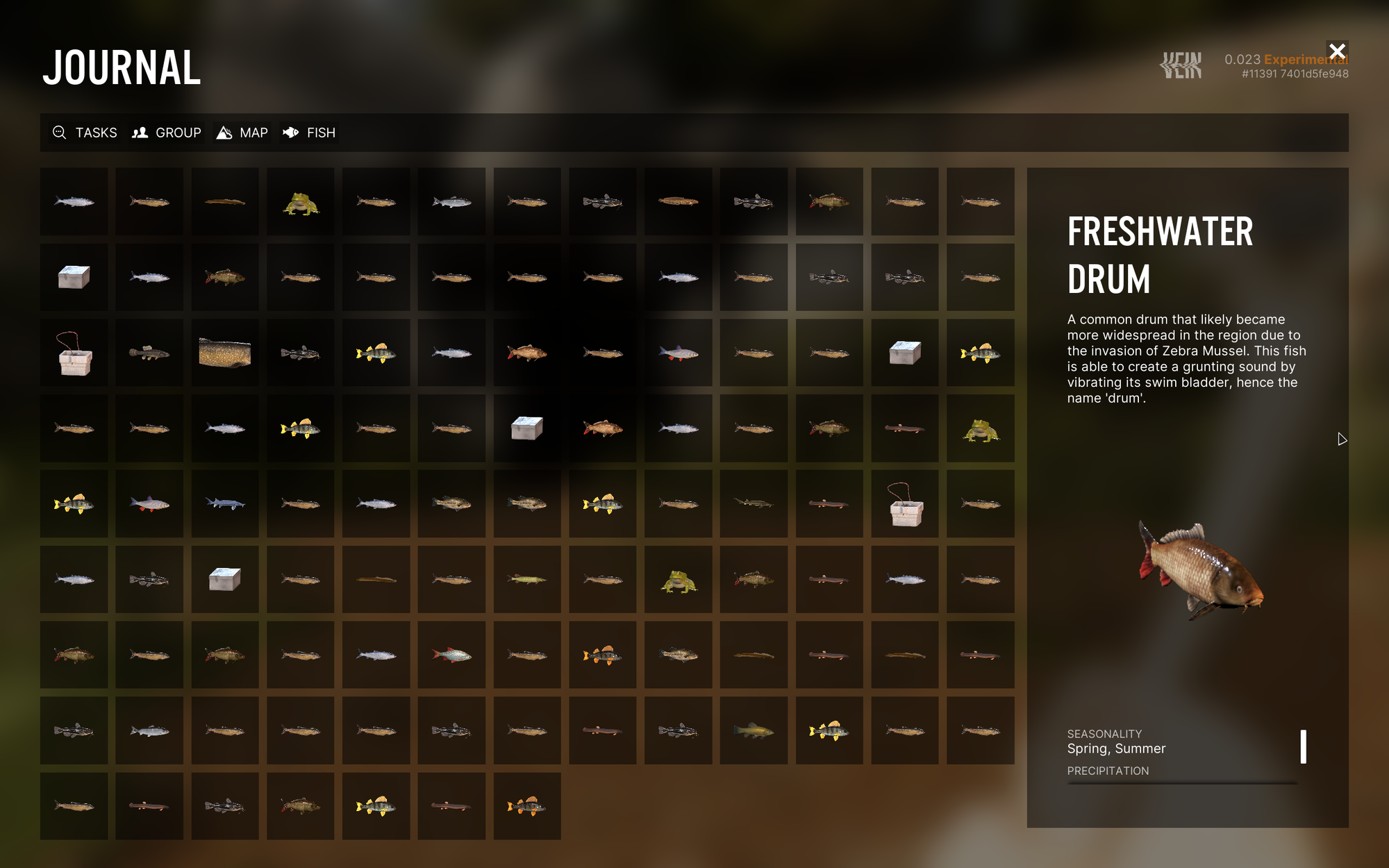Open the Group tab
The width and height of the screenshot is (1389, 868).
point(167,133)
